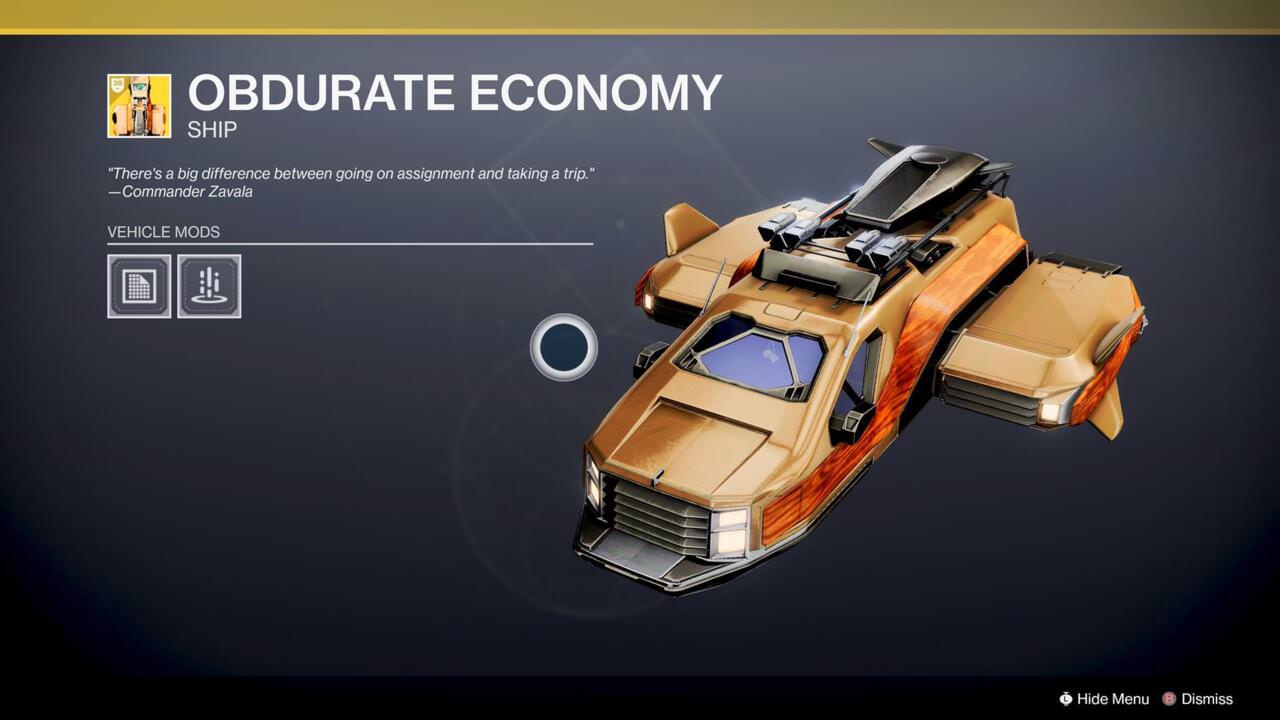1280x720 pixels.
Task: Click the B button icon beside Dismiss
Action: point(1170,699)
